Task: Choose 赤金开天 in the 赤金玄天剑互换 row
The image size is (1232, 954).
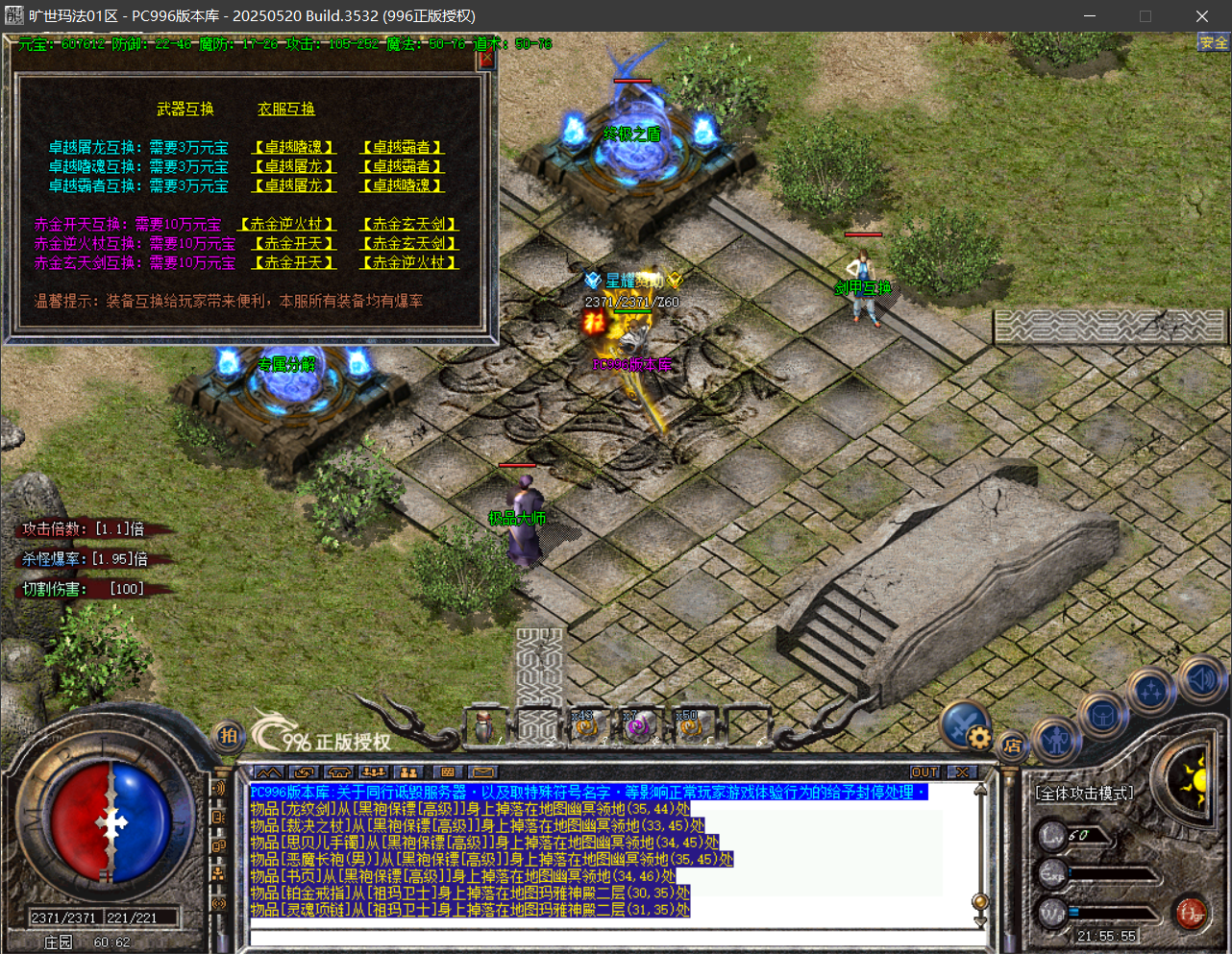Action: pyautogui.click(x=294, y=262)
